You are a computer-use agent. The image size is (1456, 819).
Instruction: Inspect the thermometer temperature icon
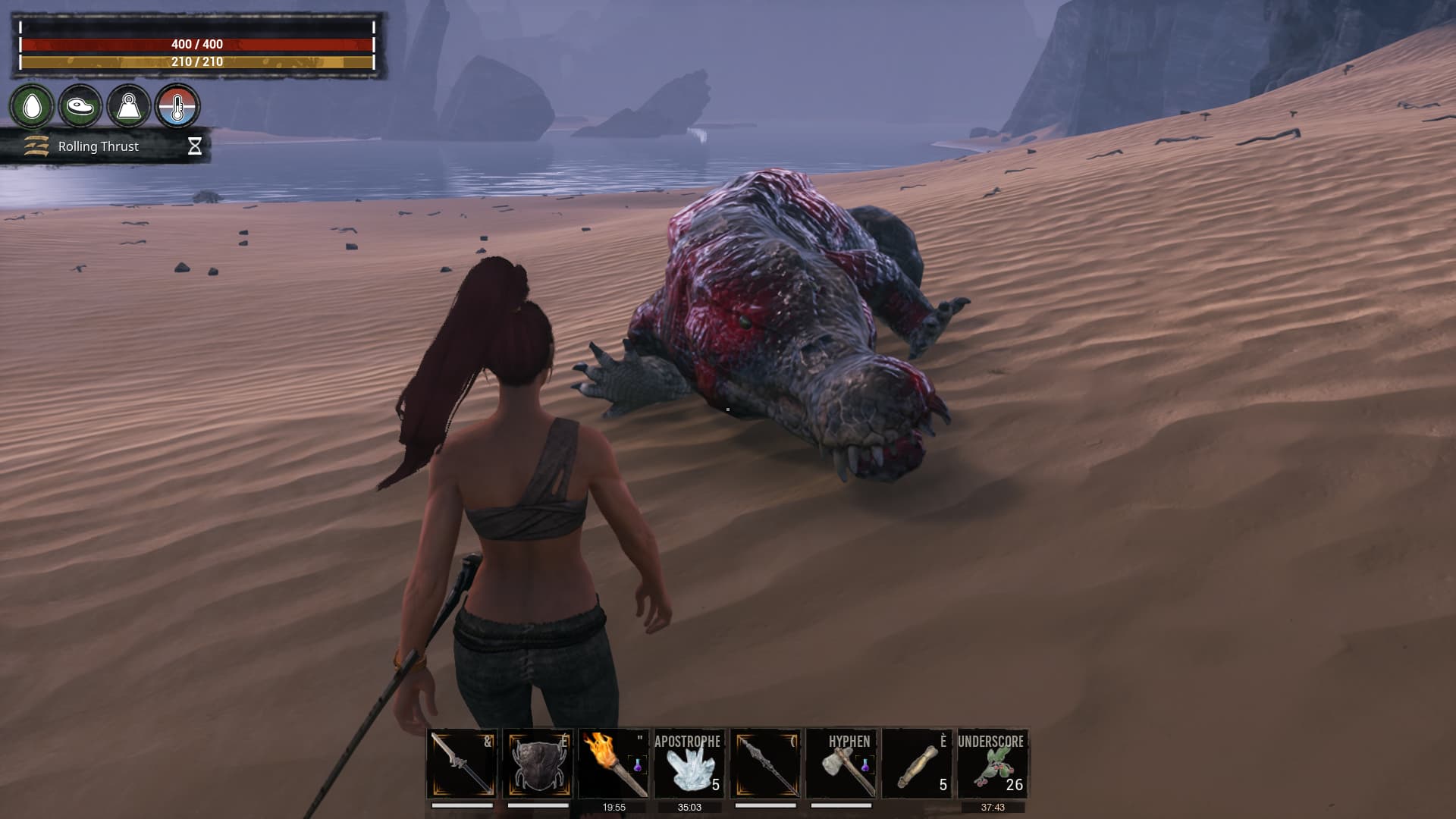177,106
